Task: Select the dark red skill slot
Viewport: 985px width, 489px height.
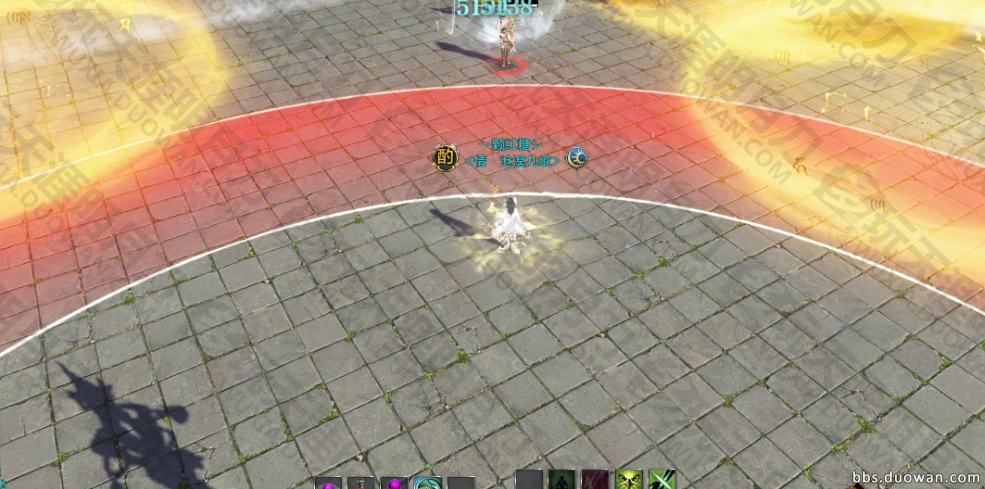Action: point(596,480)
